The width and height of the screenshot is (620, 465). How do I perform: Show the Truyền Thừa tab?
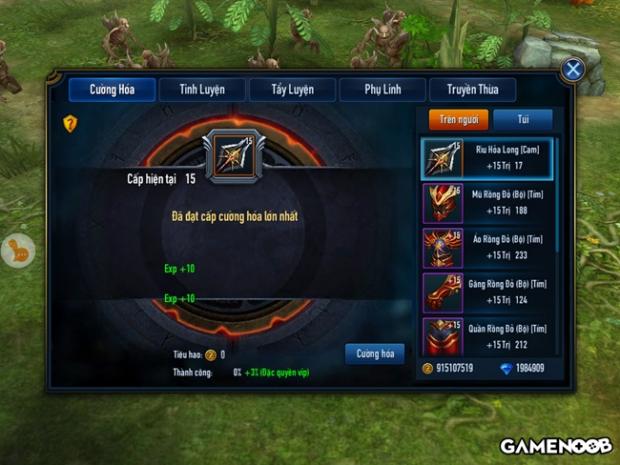coord(472,90)
